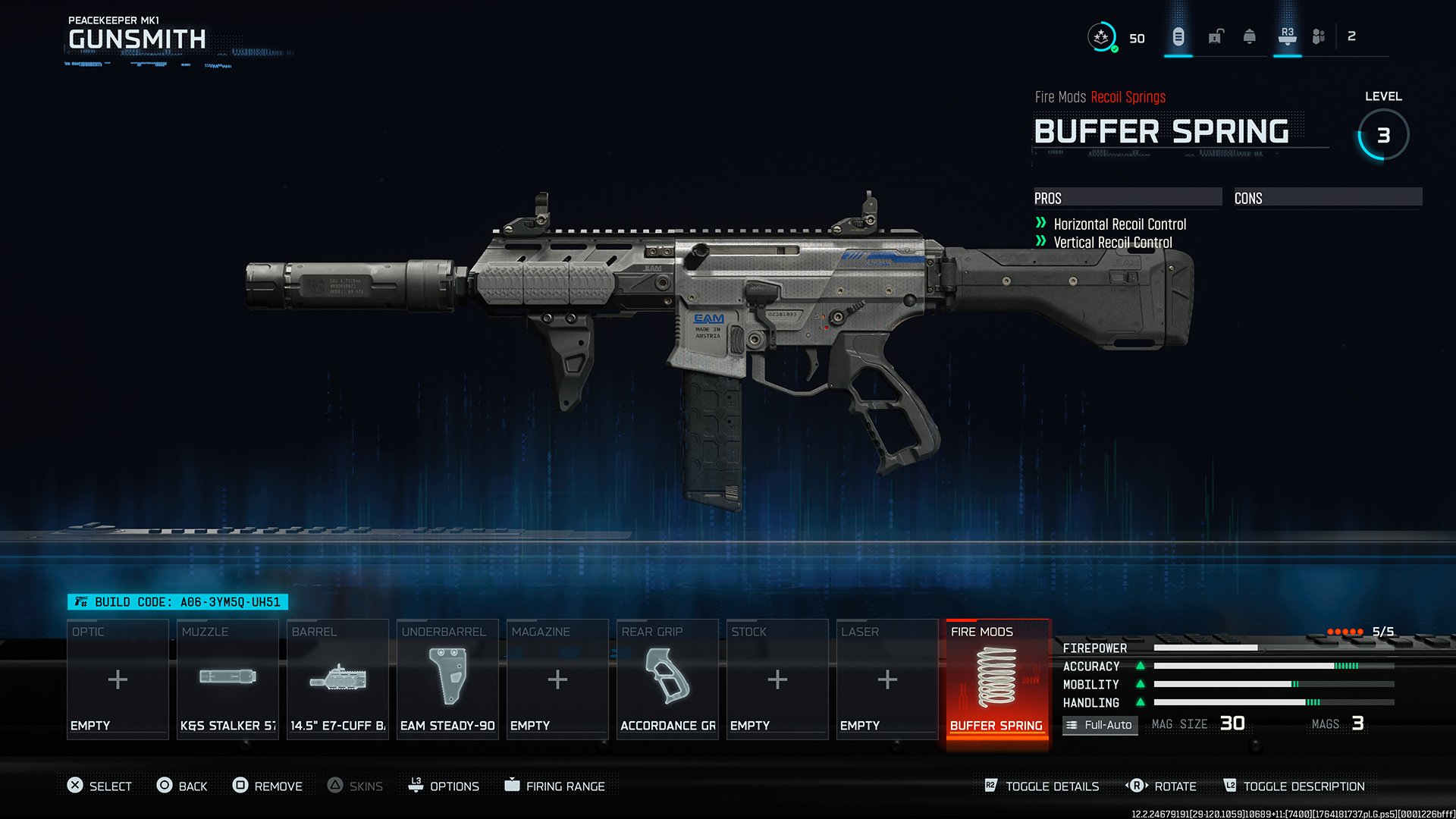Select the empty Optic attachment slot

(x=118, y=679)
